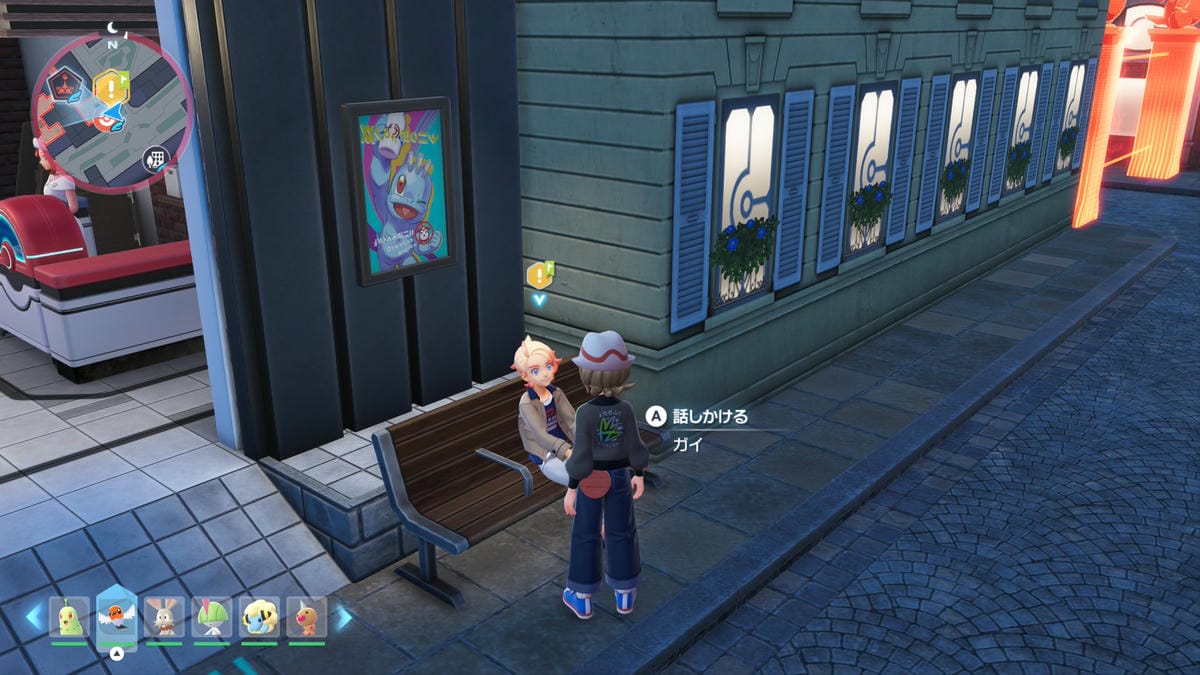Choose the 話しかける talk prompt
1200x675 pixels.
pos(698,416)
